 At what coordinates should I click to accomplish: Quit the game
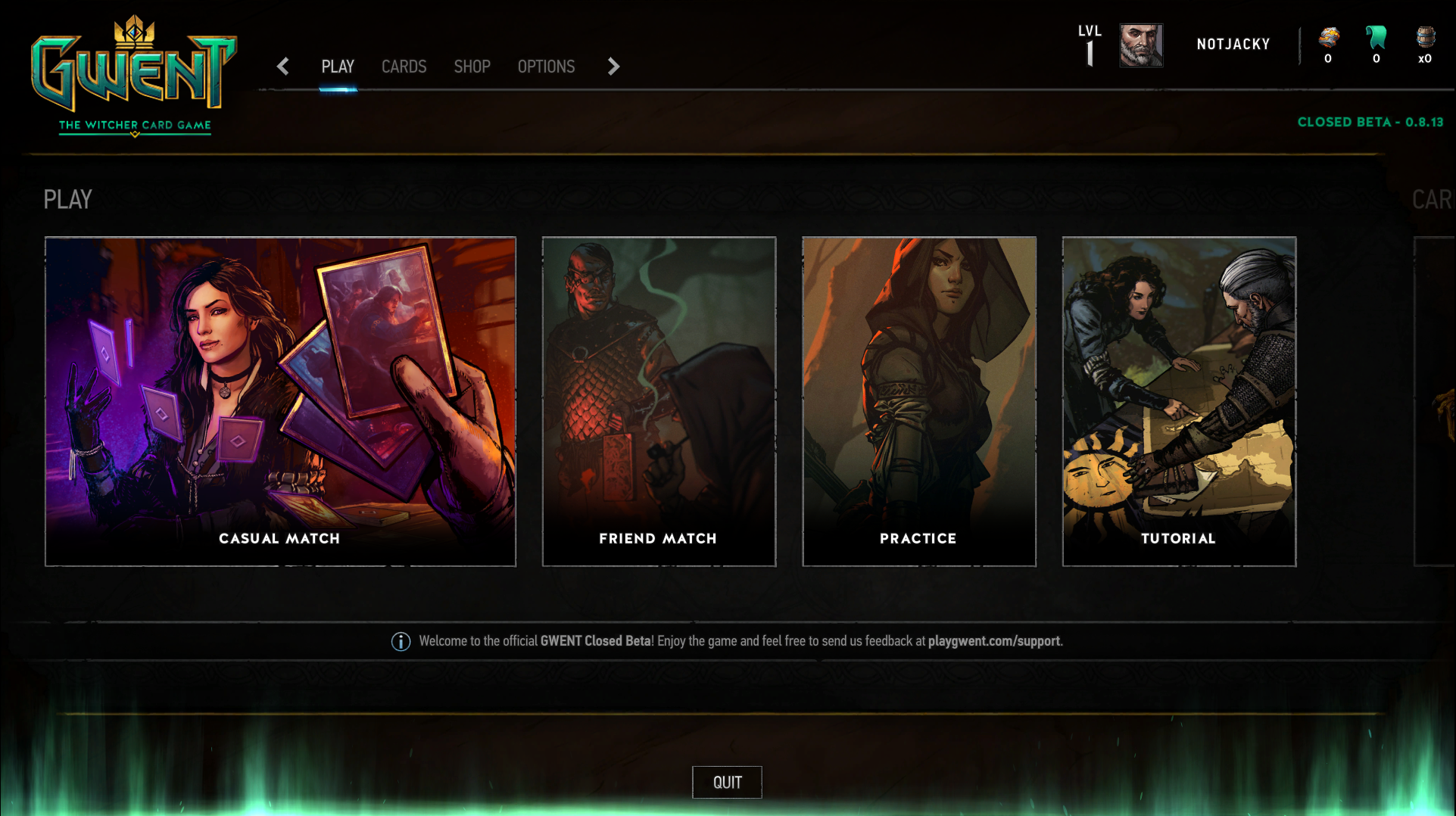[x=727, y=782]
